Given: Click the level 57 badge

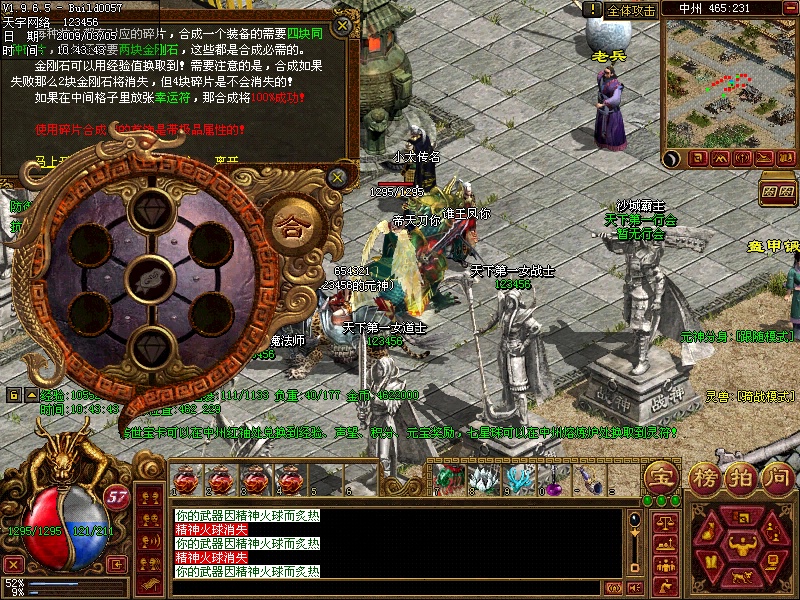Looking at the screenshot, I should click(x=118, y=495).
